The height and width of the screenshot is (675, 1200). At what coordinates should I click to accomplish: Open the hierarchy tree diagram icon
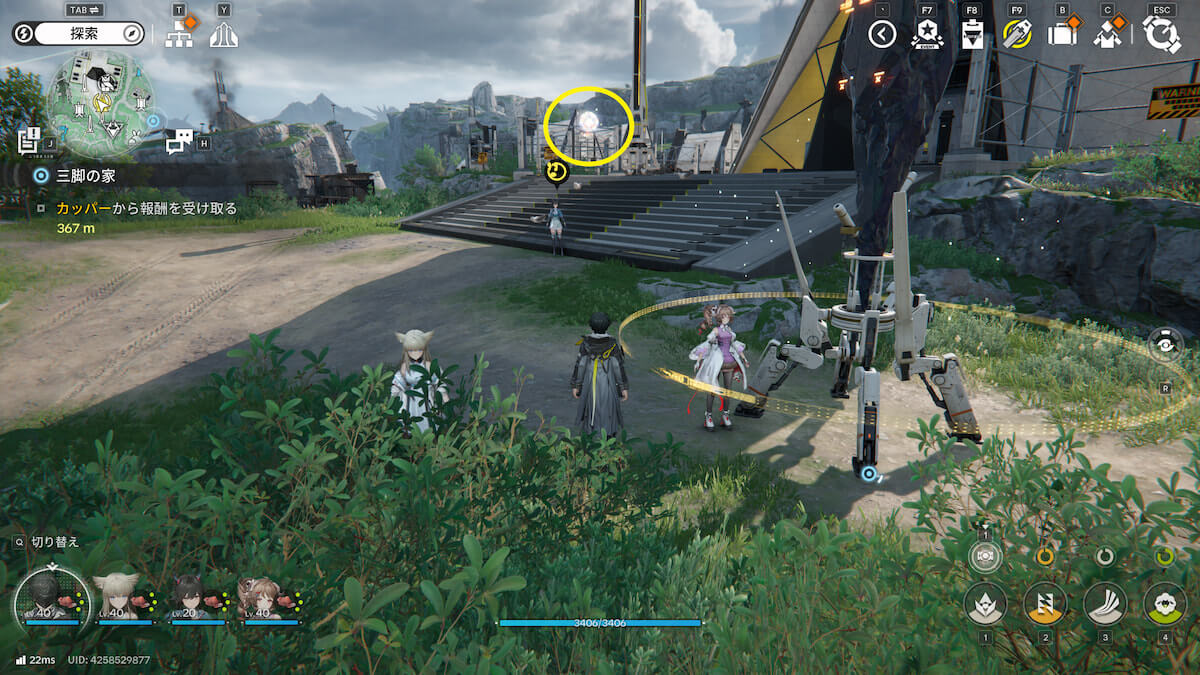coord(180,35)
